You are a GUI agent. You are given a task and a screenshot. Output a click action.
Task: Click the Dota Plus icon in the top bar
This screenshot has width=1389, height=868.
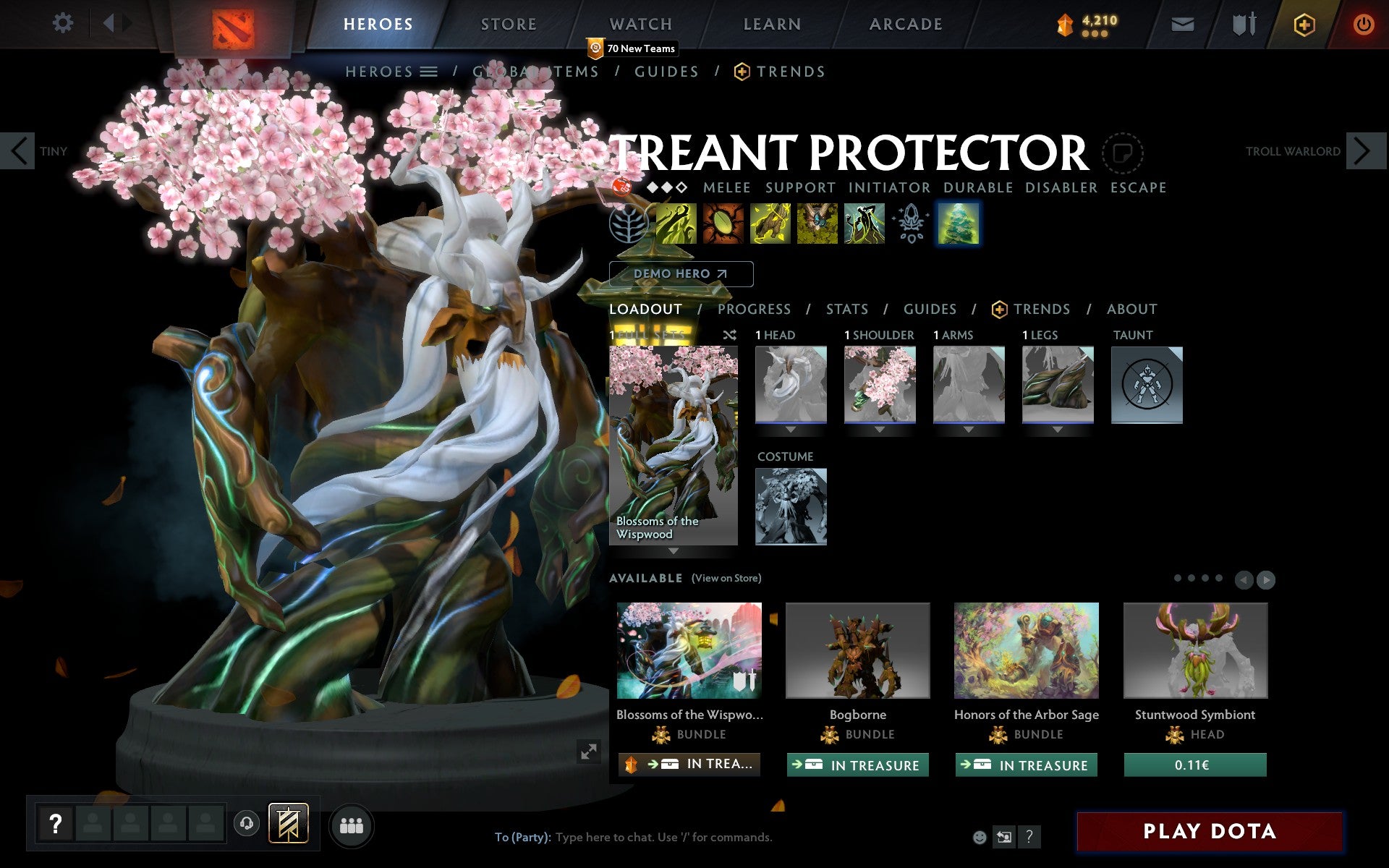click(1304, 24)
